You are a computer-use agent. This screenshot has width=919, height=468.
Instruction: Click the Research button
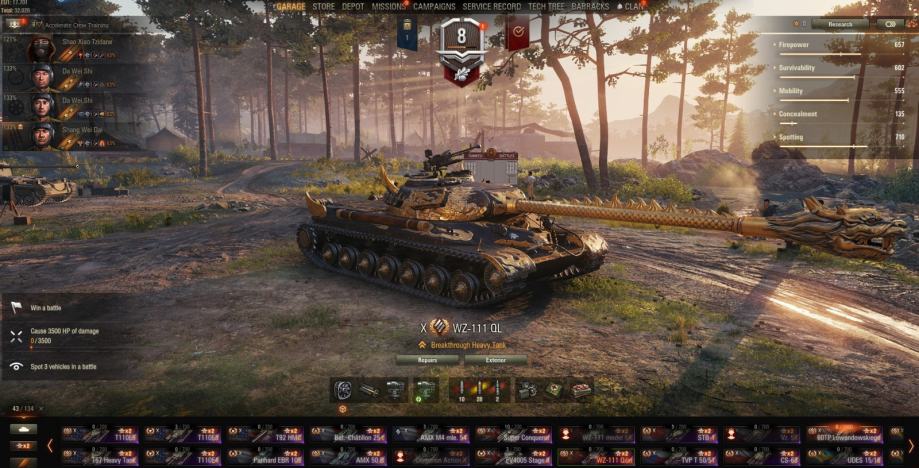point(839,23)
